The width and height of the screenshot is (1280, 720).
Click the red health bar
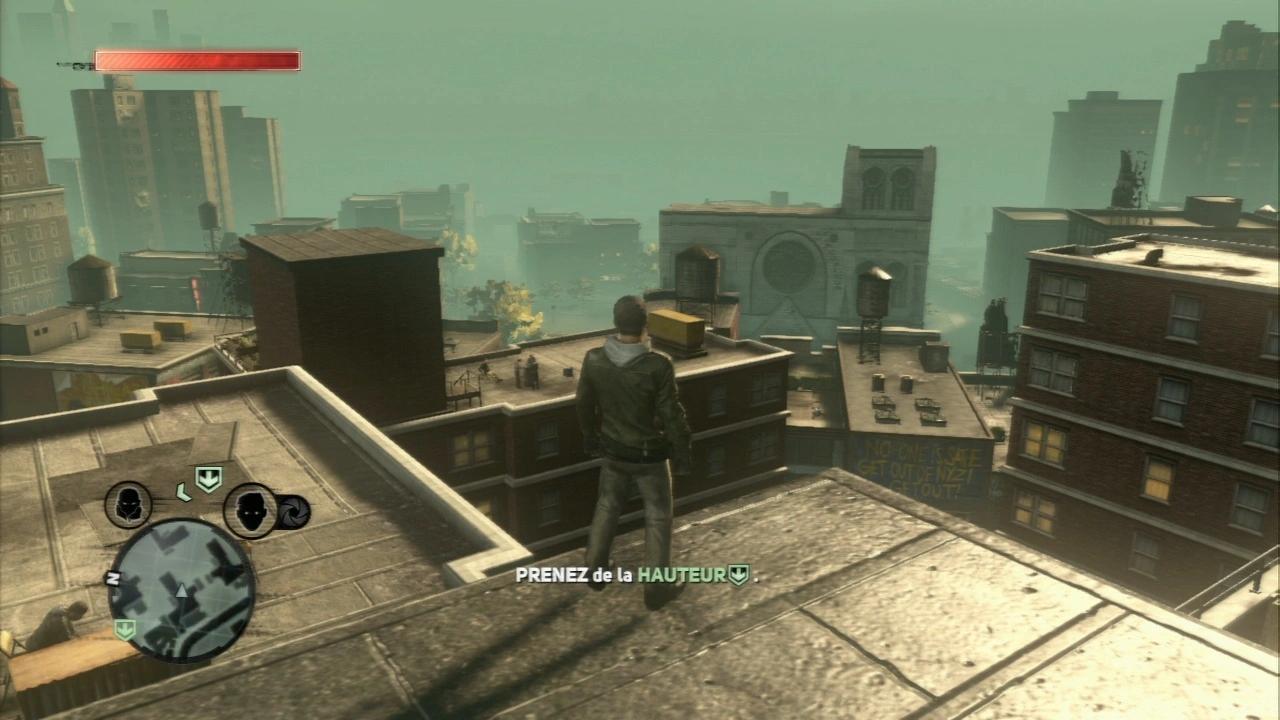click(x=195, y=60)
